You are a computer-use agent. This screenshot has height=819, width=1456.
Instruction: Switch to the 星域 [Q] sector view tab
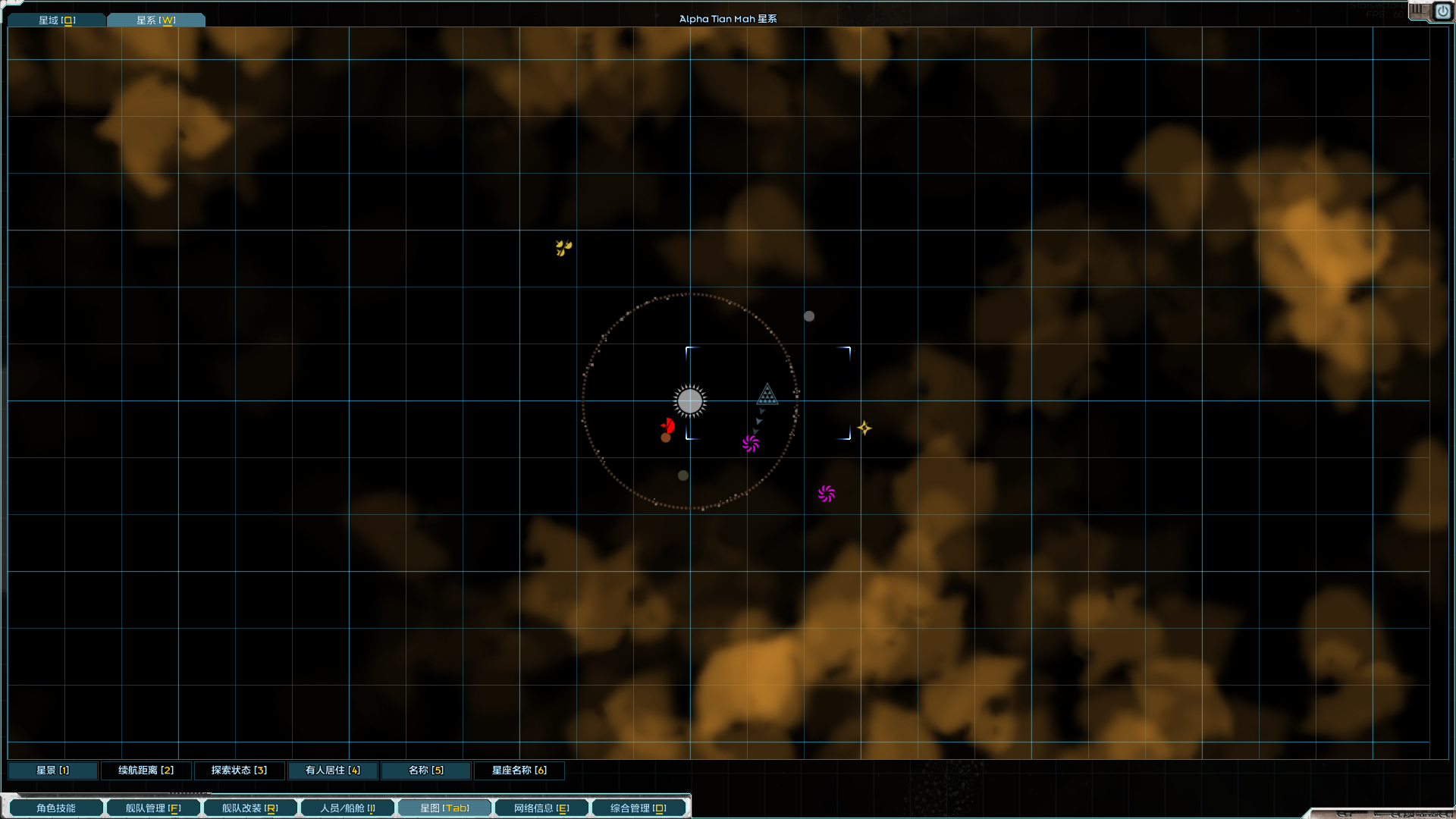(x=56, y=20)
